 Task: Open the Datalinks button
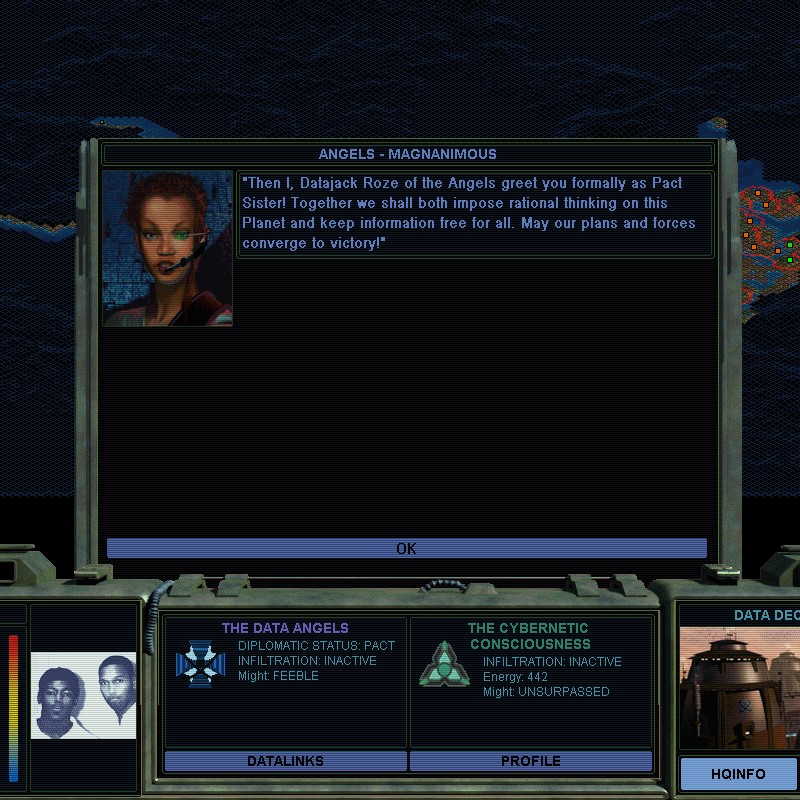[x=285, y=761]
